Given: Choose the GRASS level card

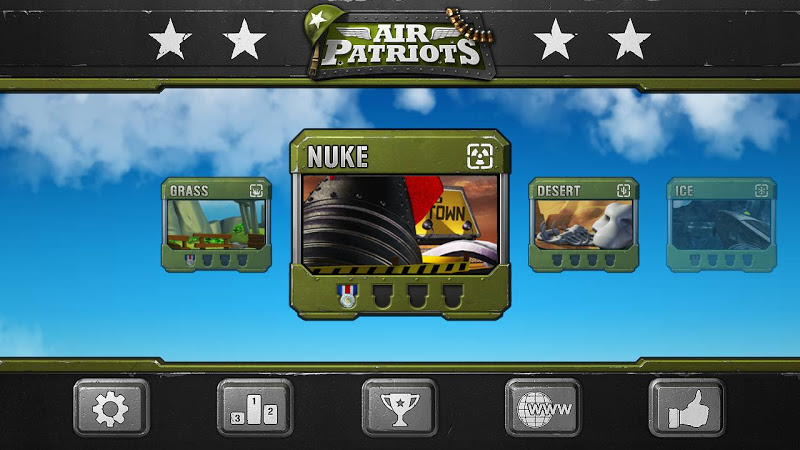Looking at the screenshot, I should 217,226.
